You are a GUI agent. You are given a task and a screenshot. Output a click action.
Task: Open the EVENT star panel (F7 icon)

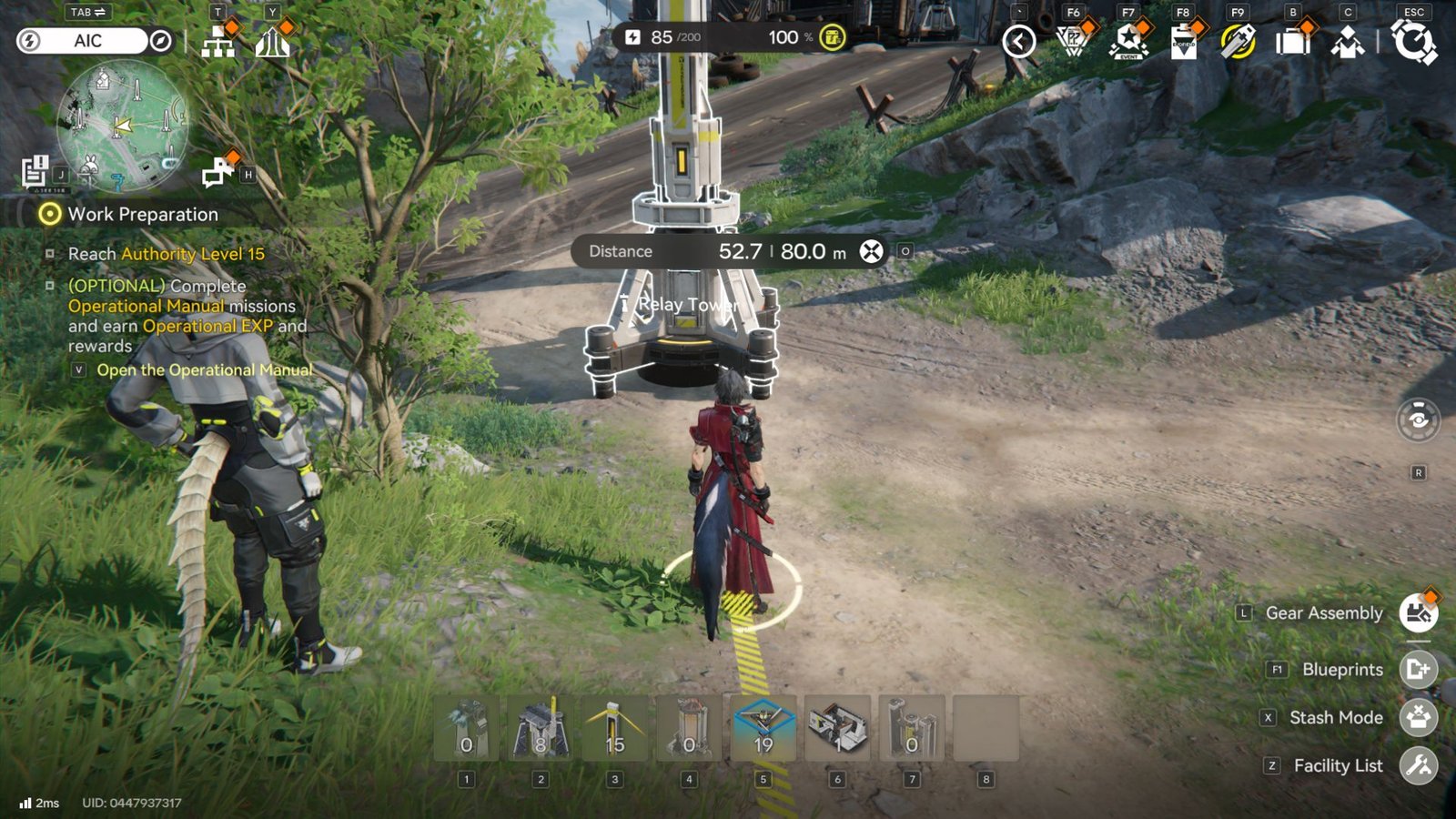(1127, 39)
